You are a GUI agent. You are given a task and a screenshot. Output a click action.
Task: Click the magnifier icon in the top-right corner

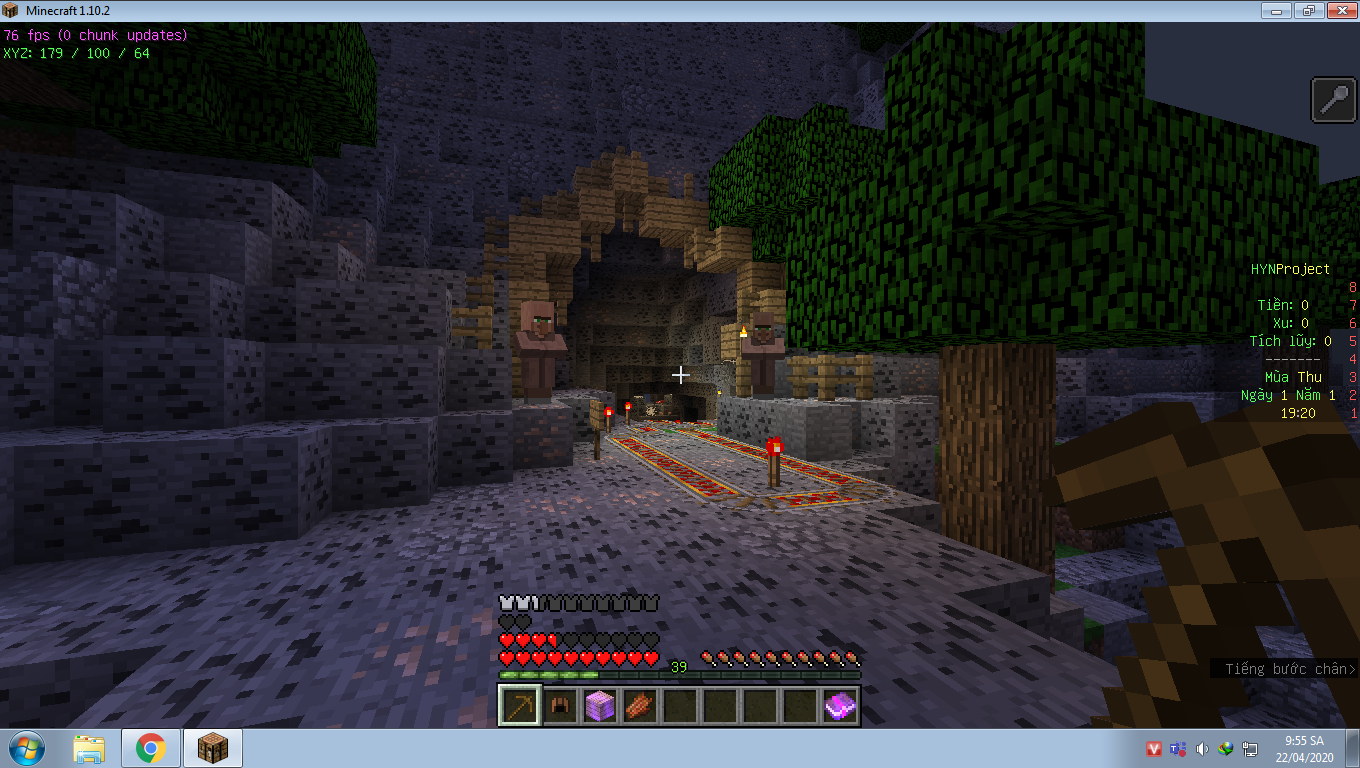pyautogui.click(x=1334, y=100)
